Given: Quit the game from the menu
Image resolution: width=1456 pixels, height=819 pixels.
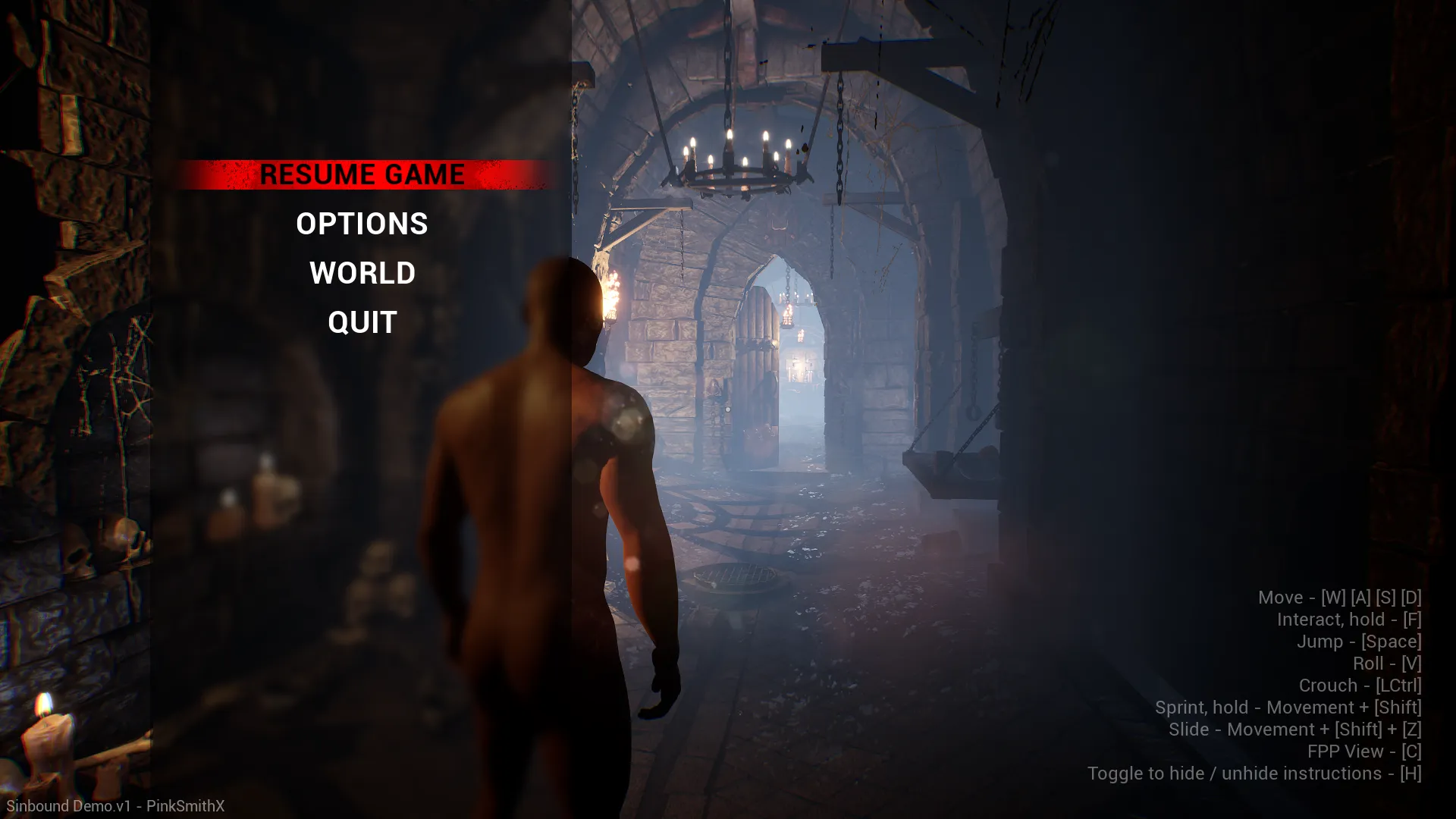Looking at the screenshot, I should tap(362, 322).
